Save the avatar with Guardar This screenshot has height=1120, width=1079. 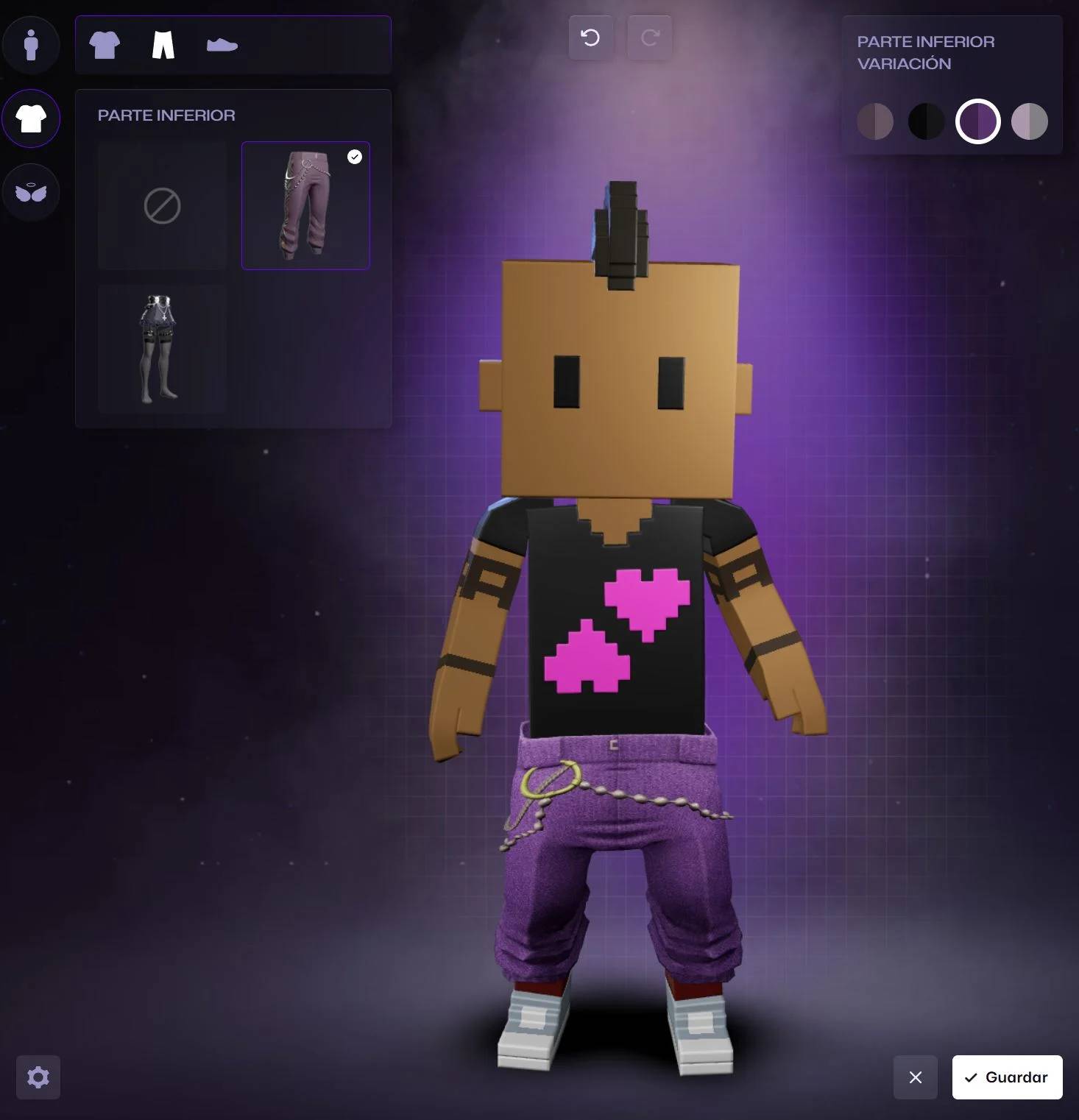click(x=1007, y=1077)
